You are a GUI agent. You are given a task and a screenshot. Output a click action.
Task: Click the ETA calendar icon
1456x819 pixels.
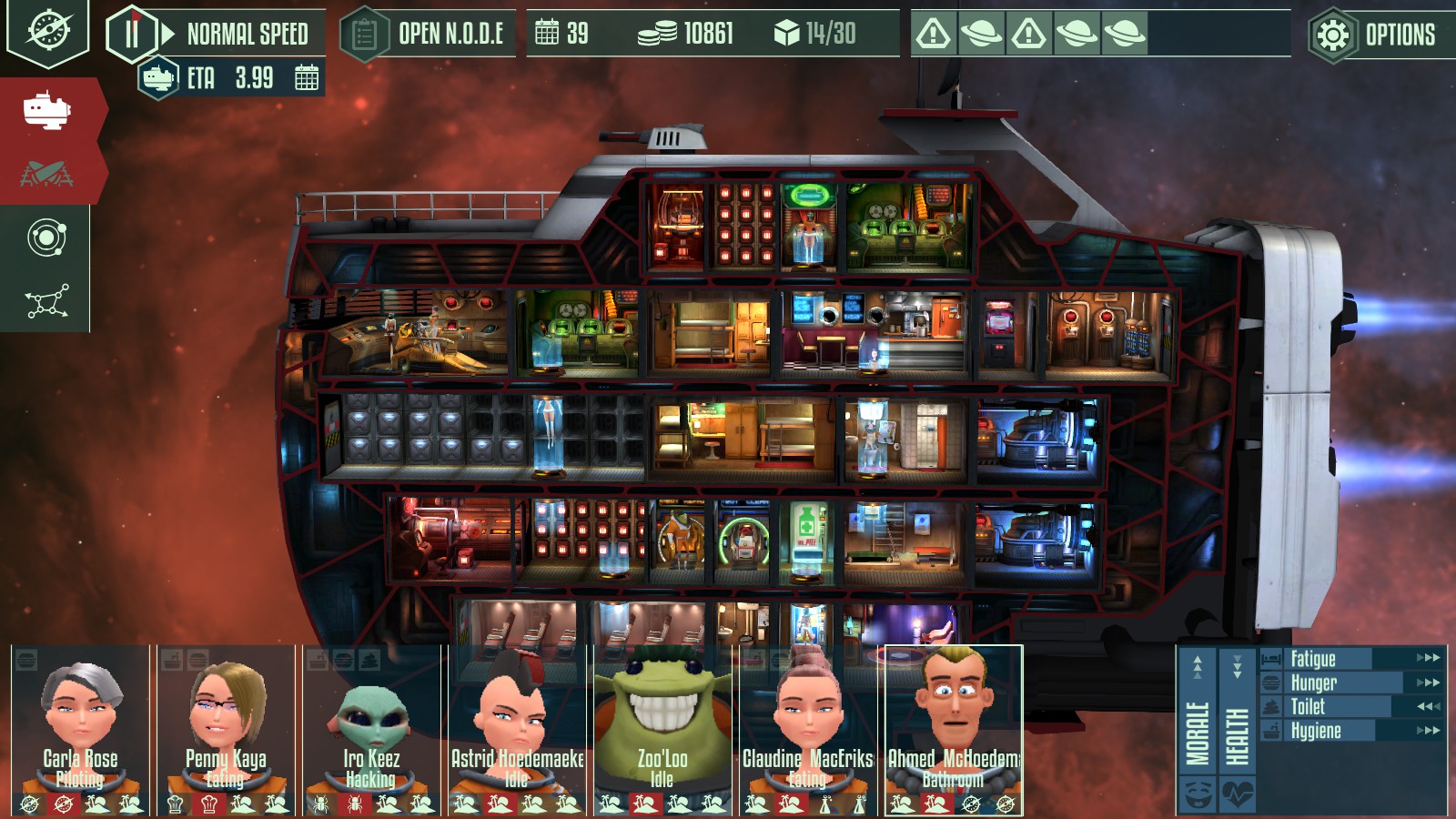click(x=307, y=78)
